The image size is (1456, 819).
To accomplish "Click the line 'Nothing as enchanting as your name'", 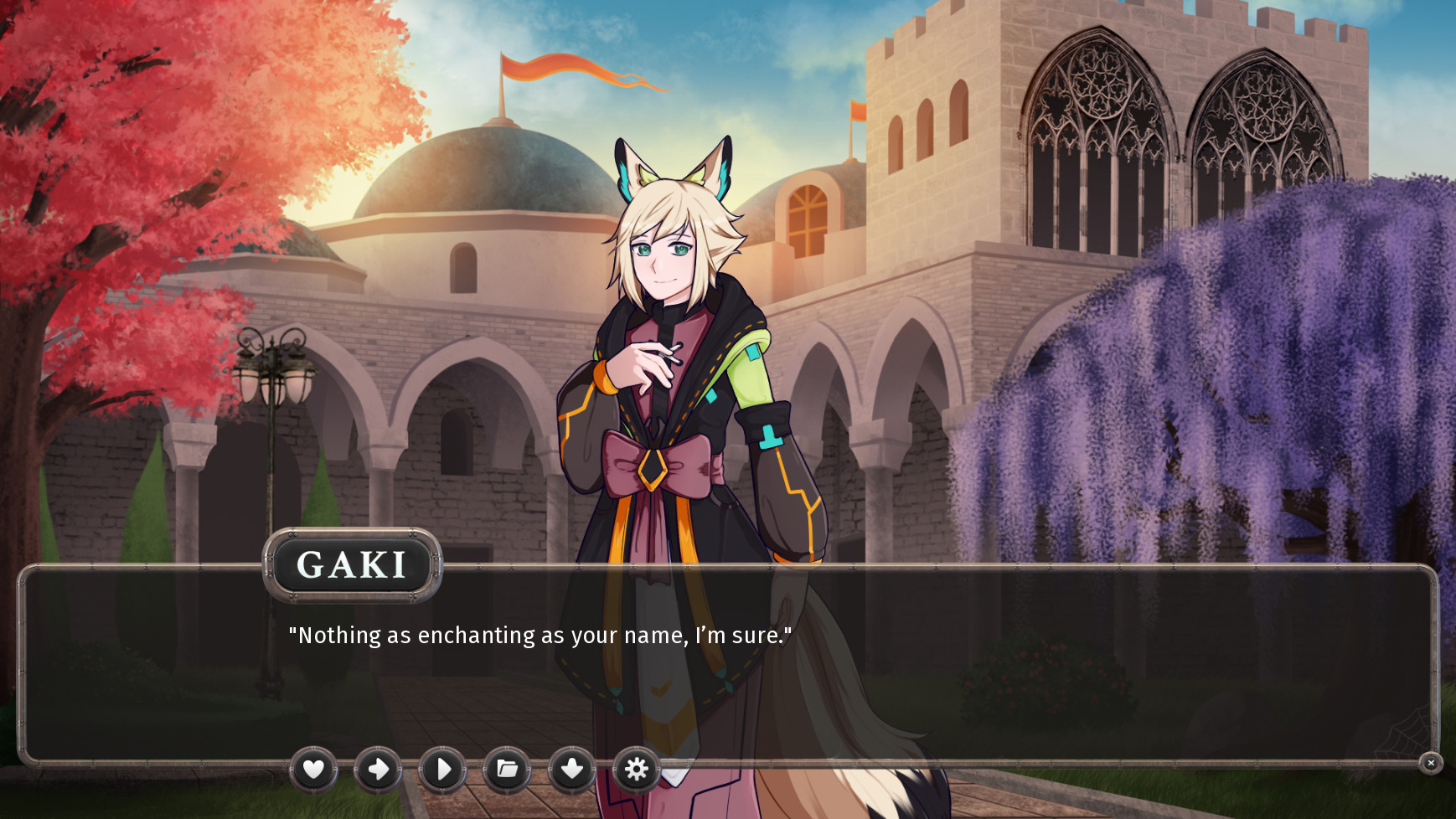I will (540, 635).
